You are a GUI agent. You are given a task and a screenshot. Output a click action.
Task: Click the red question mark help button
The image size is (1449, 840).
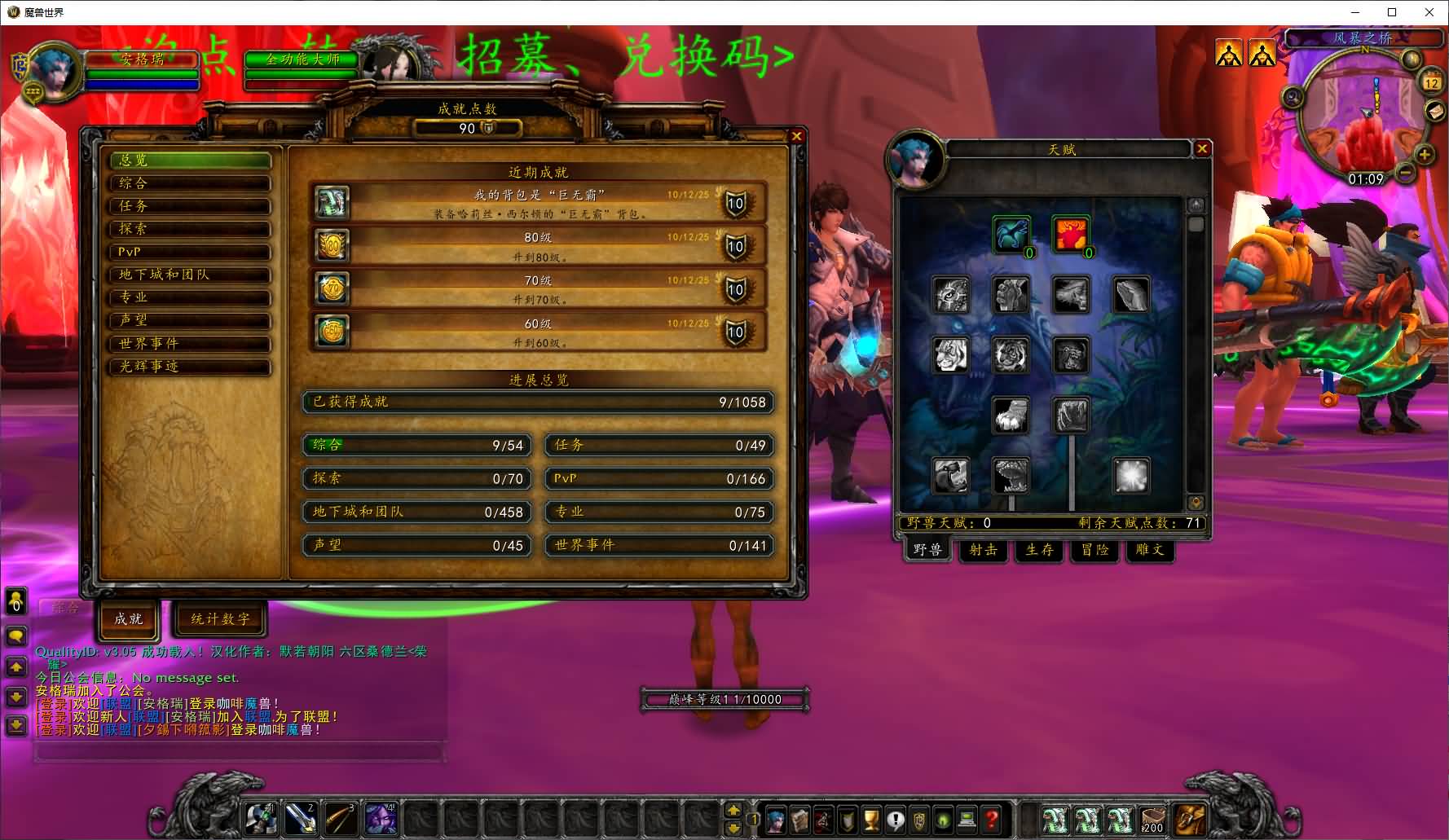[x=992, y=819]
